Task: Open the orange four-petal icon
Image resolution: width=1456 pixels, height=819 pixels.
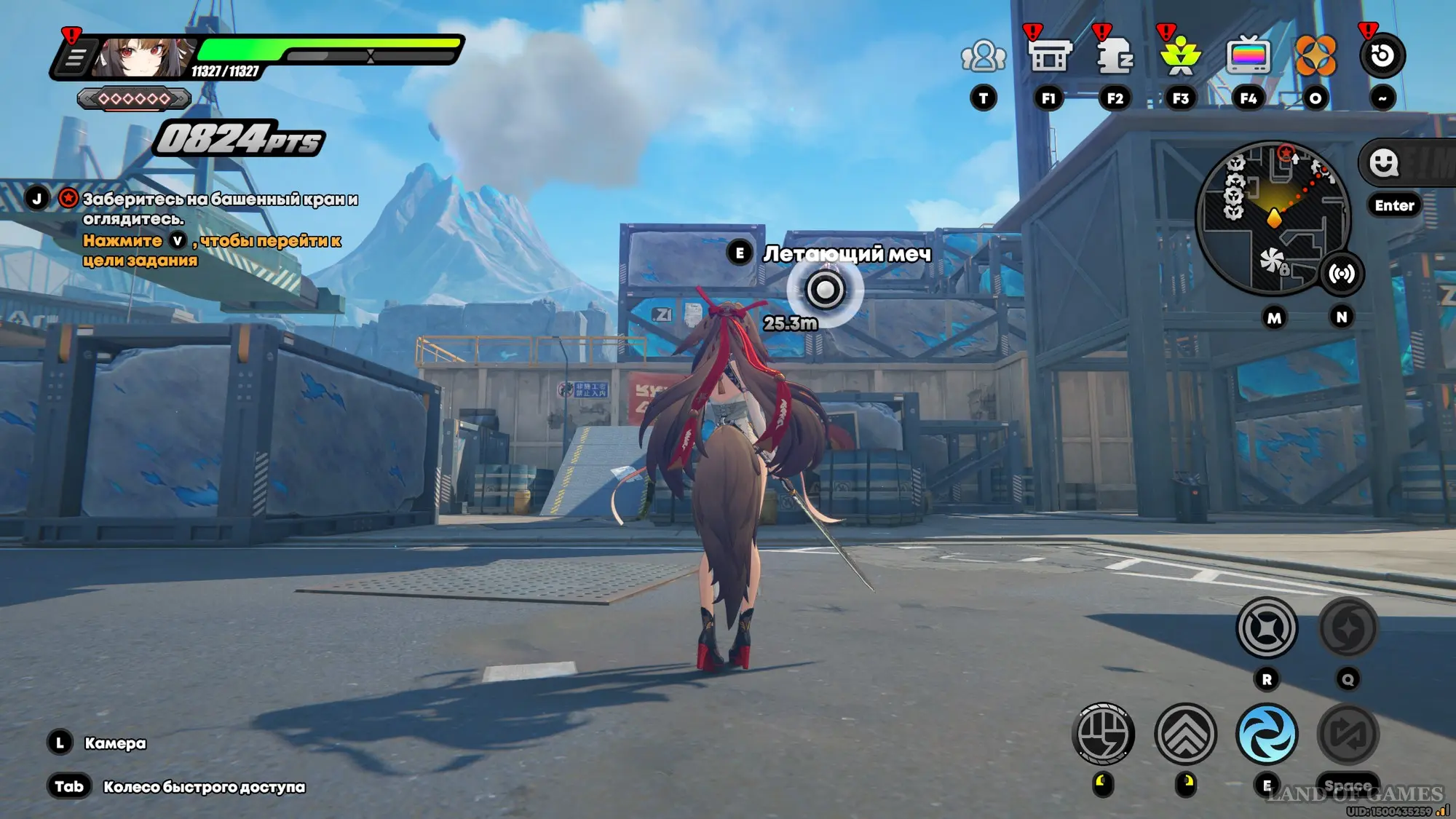Action: [x=1315, y=56]
